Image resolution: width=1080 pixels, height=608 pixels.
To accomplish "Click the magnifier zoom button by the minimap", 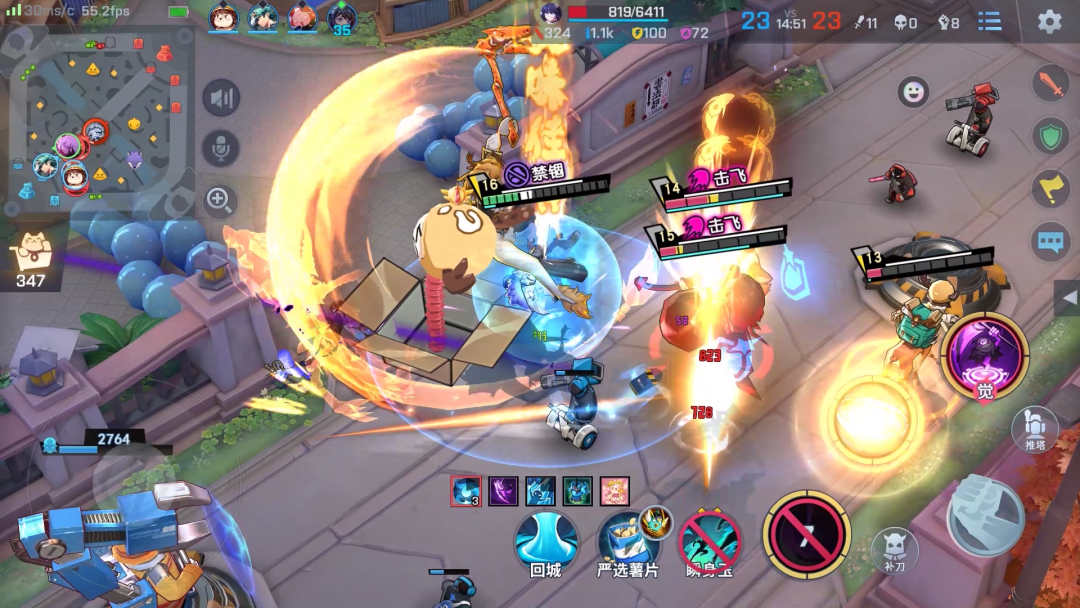I will coord(219,200).
